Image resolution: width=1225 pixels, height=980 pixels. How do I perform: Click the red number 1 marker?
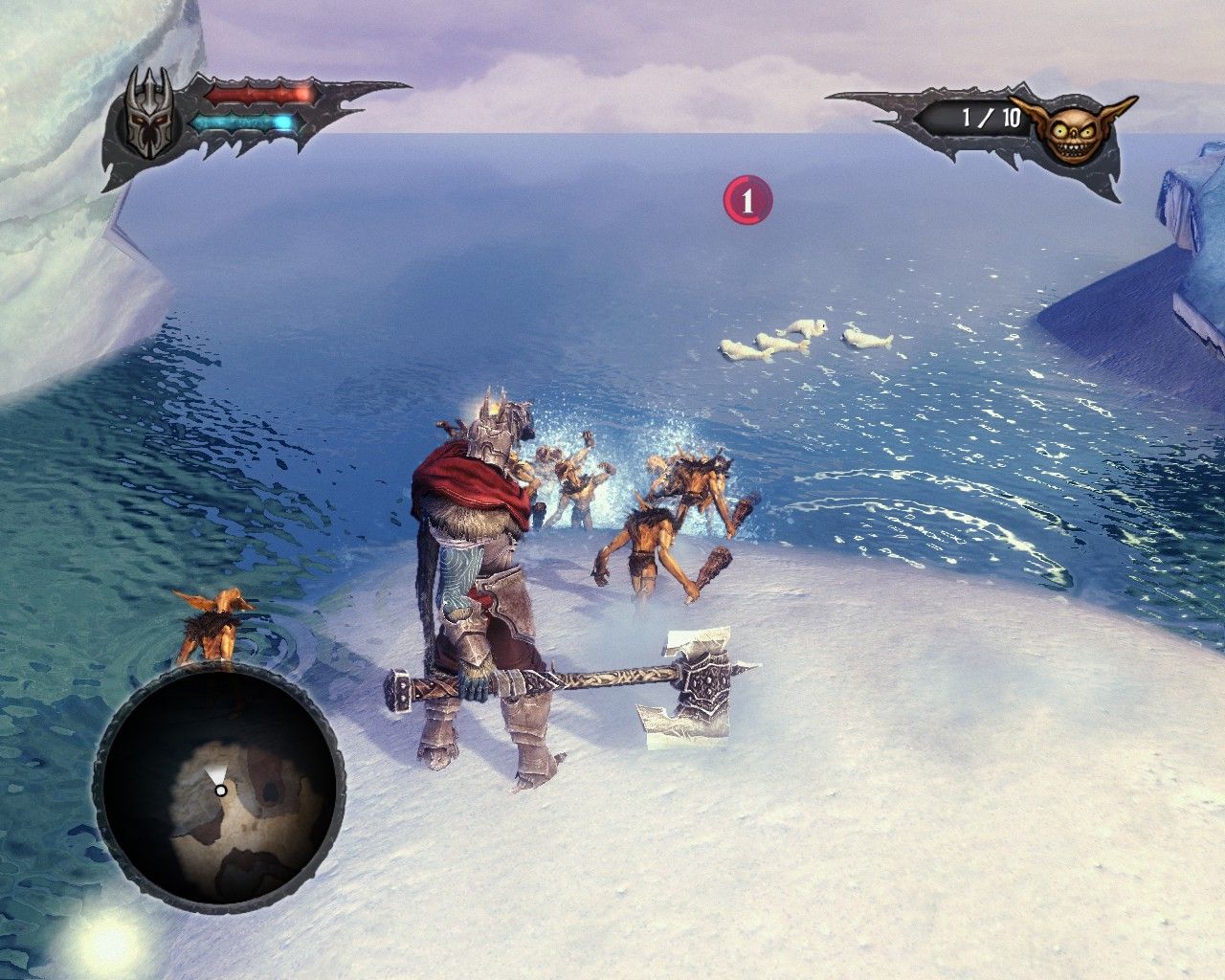click(747, 201)
